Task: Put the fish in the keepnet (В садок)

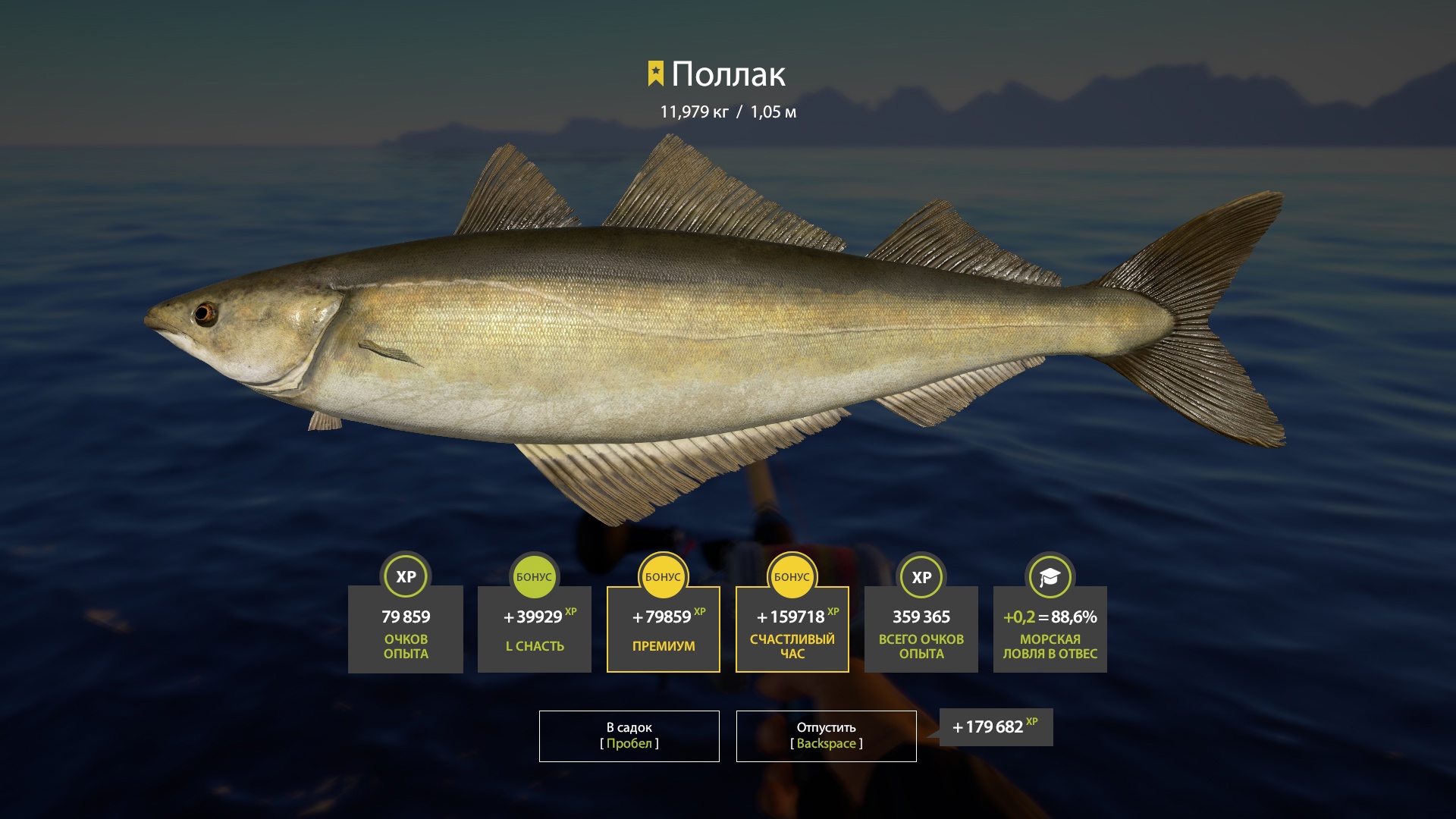Action: pos(629,736)
